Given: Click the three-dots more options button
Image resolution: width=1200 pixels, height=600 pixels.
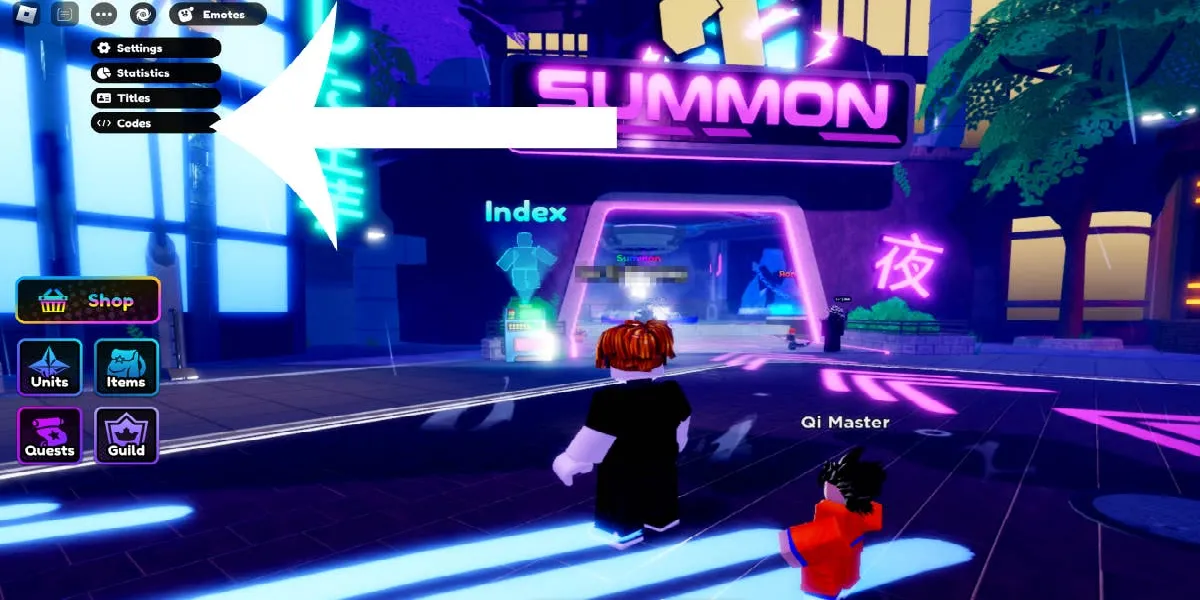Looking at the screenshot, I should pyautogui.click(x=103, y=14).
